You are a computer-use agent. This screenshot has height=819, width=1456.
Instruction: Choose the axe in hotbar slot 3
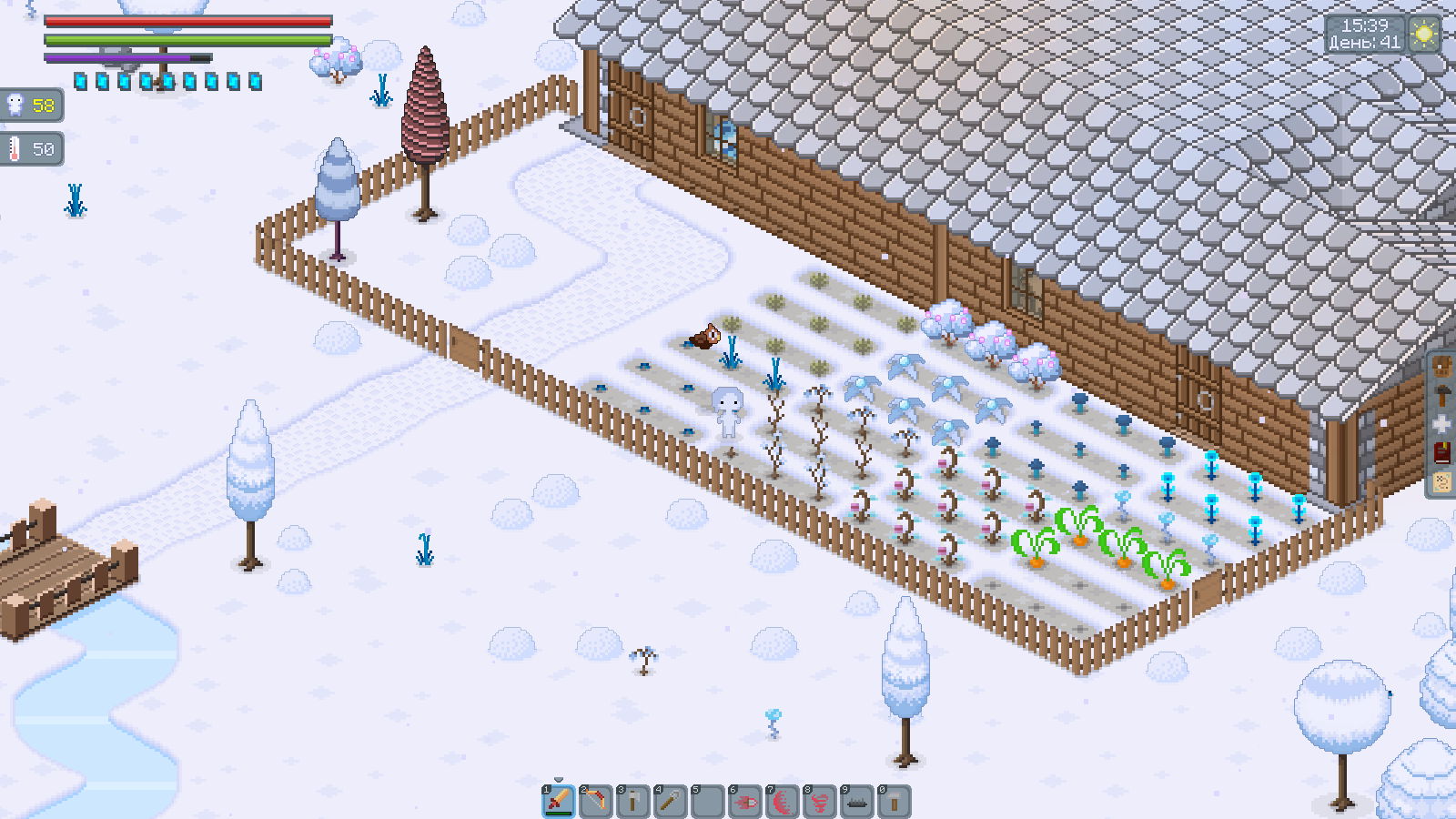(x=633, y=801)
